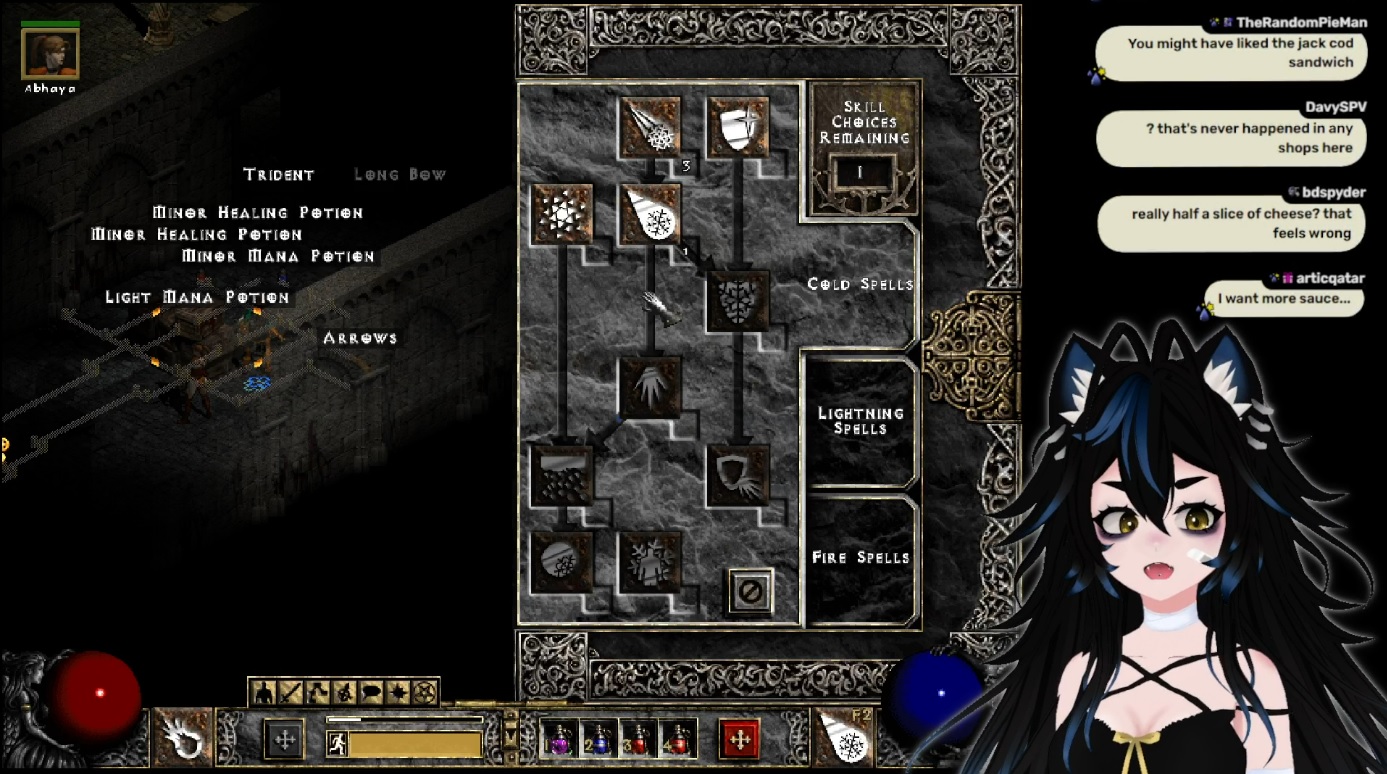This screenshot has width=1387, height=774.
Task: Click the Shiver Armor skill icon
Action: (738, 300)
